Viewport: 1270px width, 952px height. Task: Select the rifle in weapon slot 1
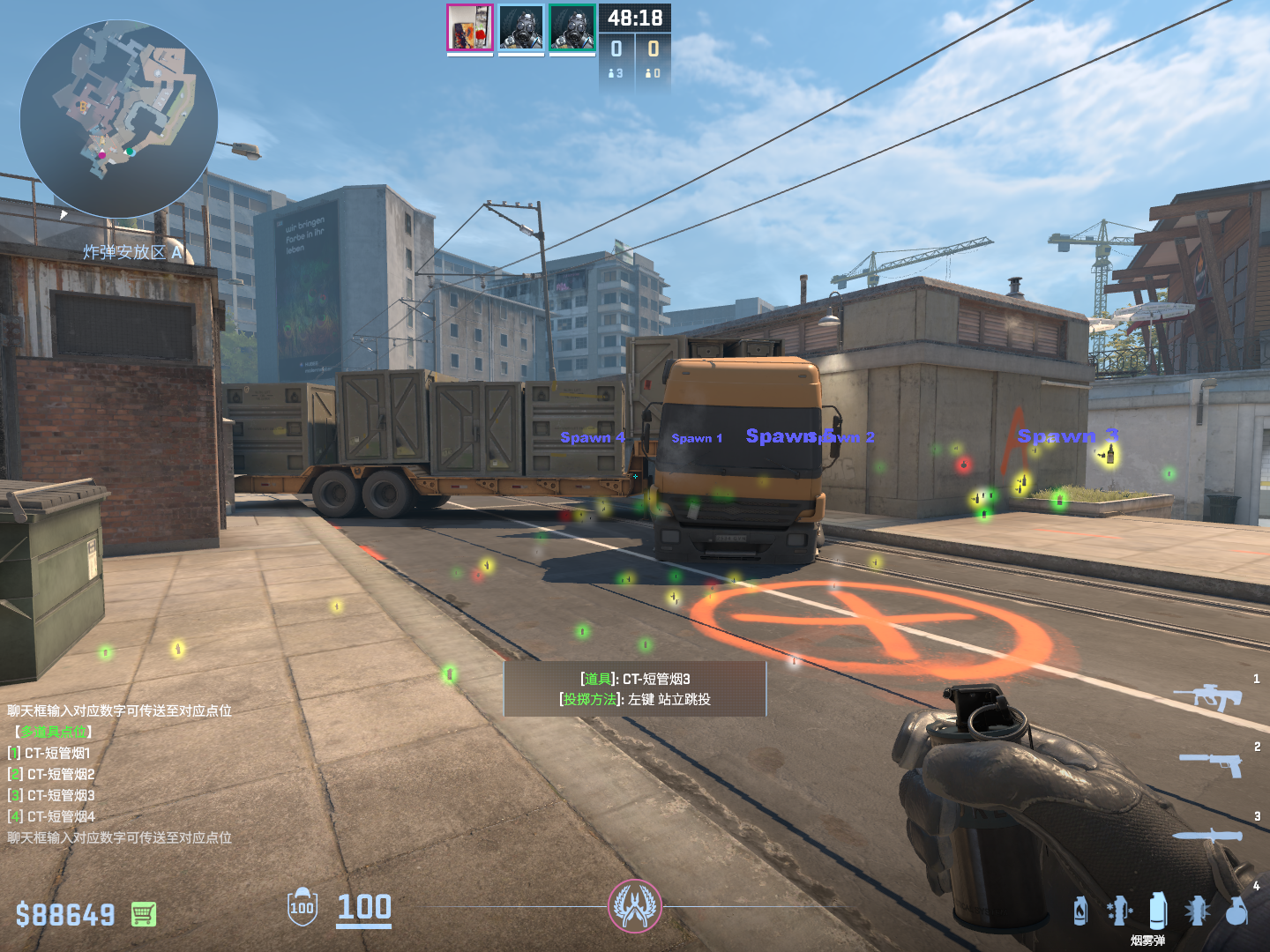coord(1208,697)
